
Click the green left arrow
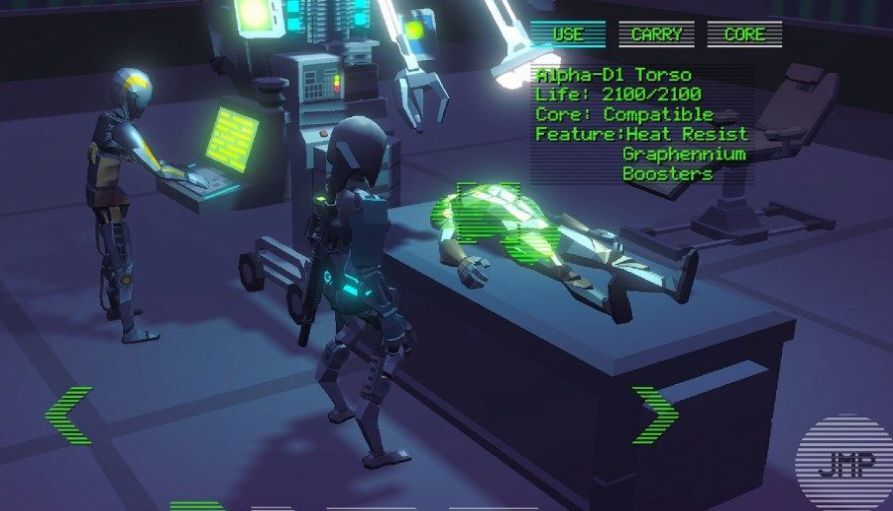click(x=68, y=416)
